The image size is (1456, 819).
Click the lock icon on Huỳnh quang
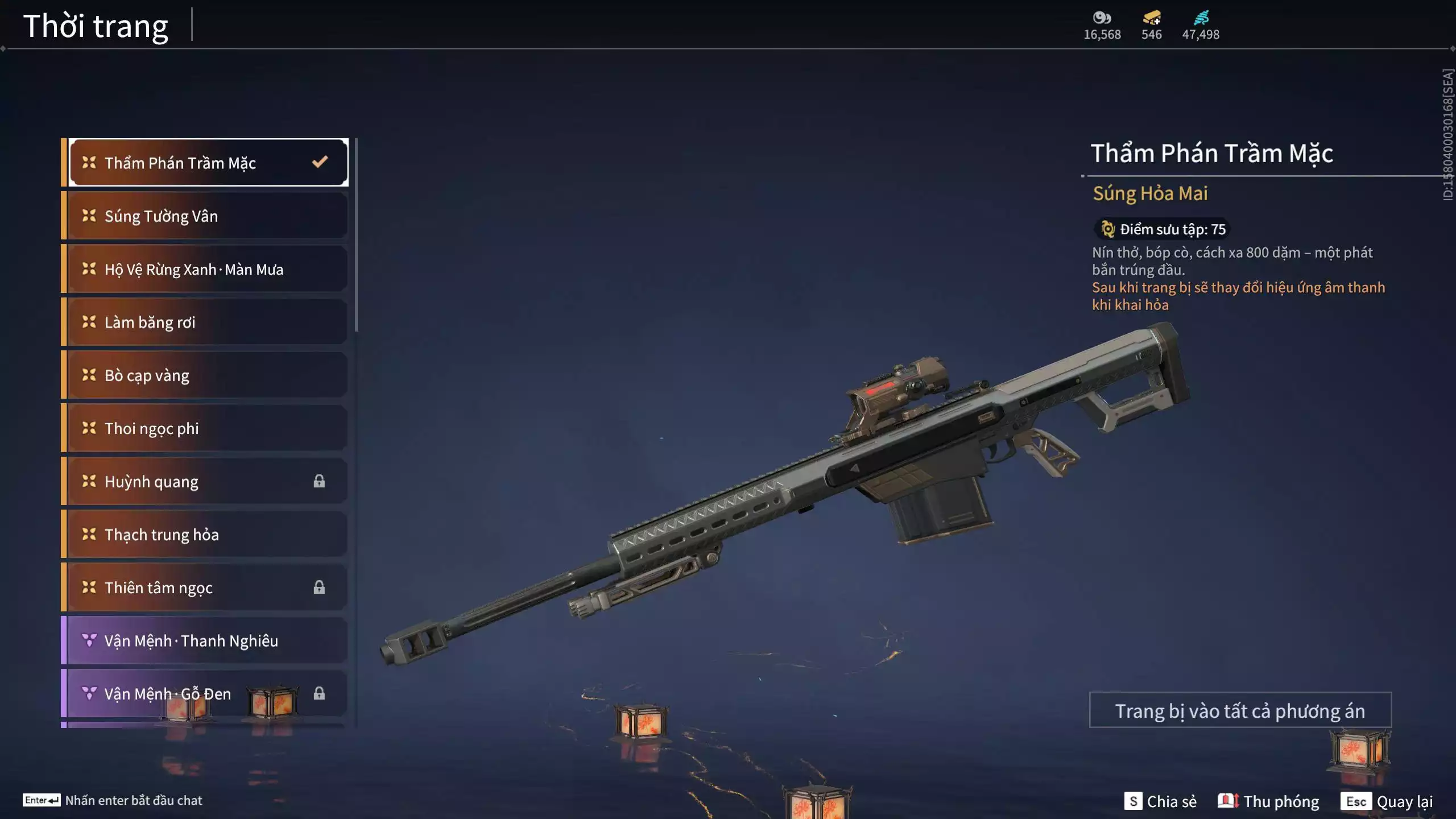pos(318,481)
